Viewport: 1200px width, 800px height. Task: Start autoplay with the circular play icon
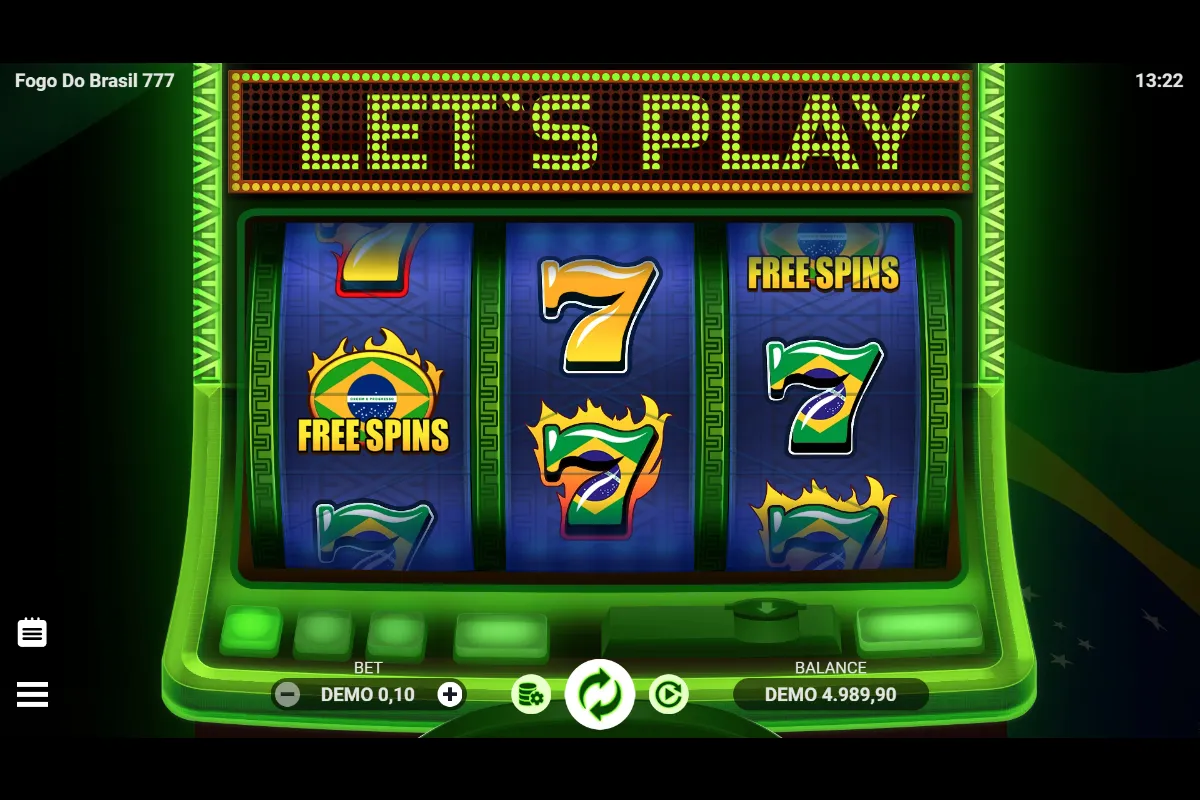point(668,694)
